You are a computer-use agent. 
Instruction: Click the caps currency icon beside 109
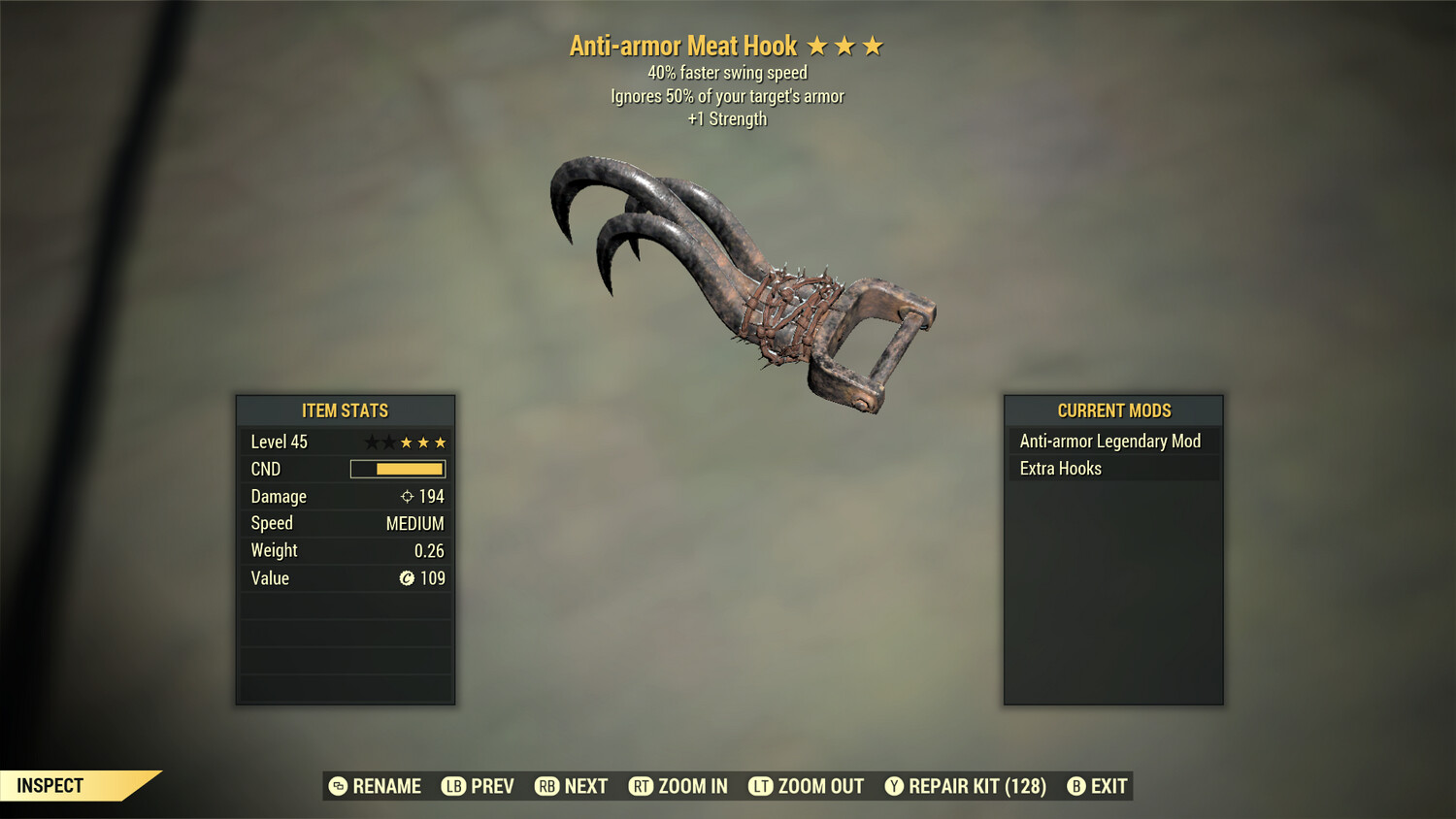[410, 578]
